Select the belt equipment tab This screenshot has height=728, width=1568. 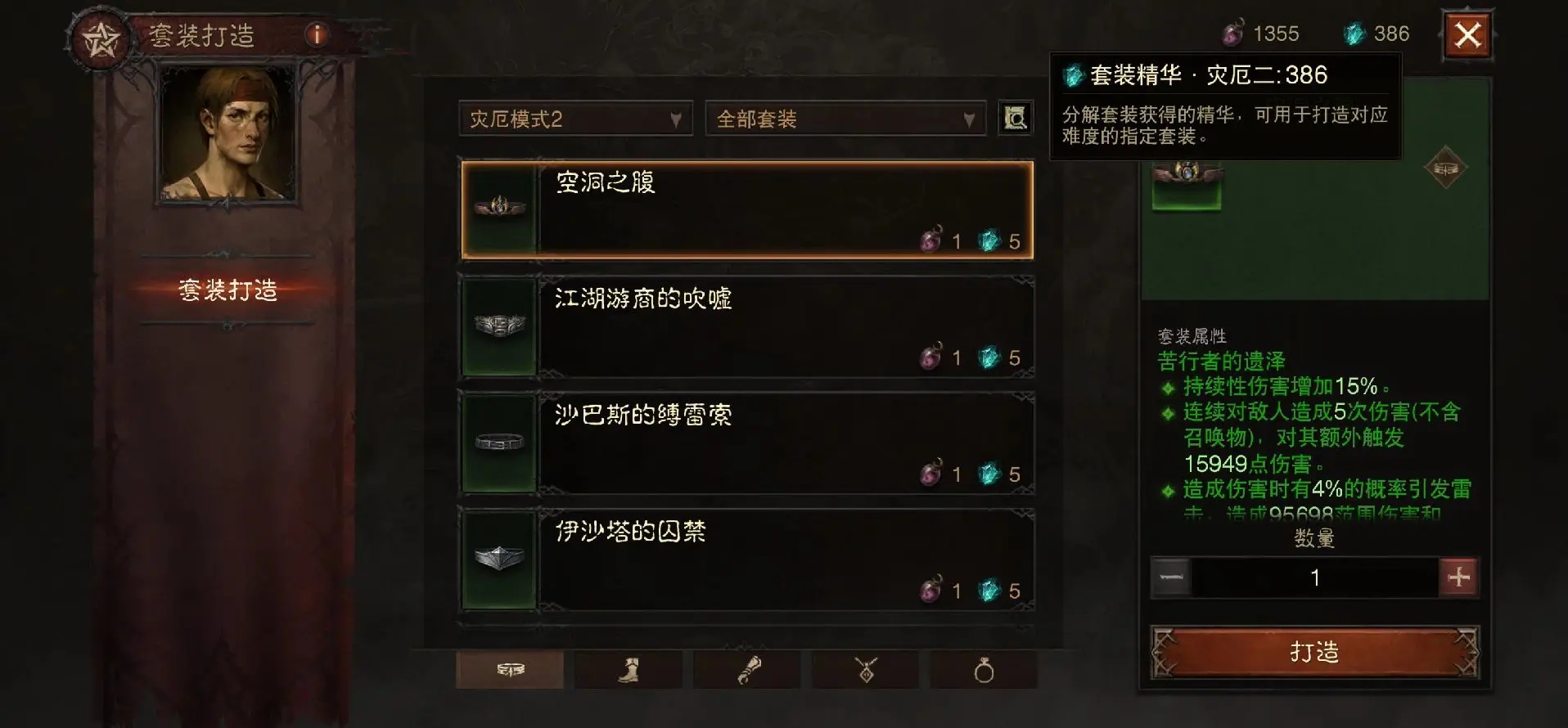click(x=509, y=670)
